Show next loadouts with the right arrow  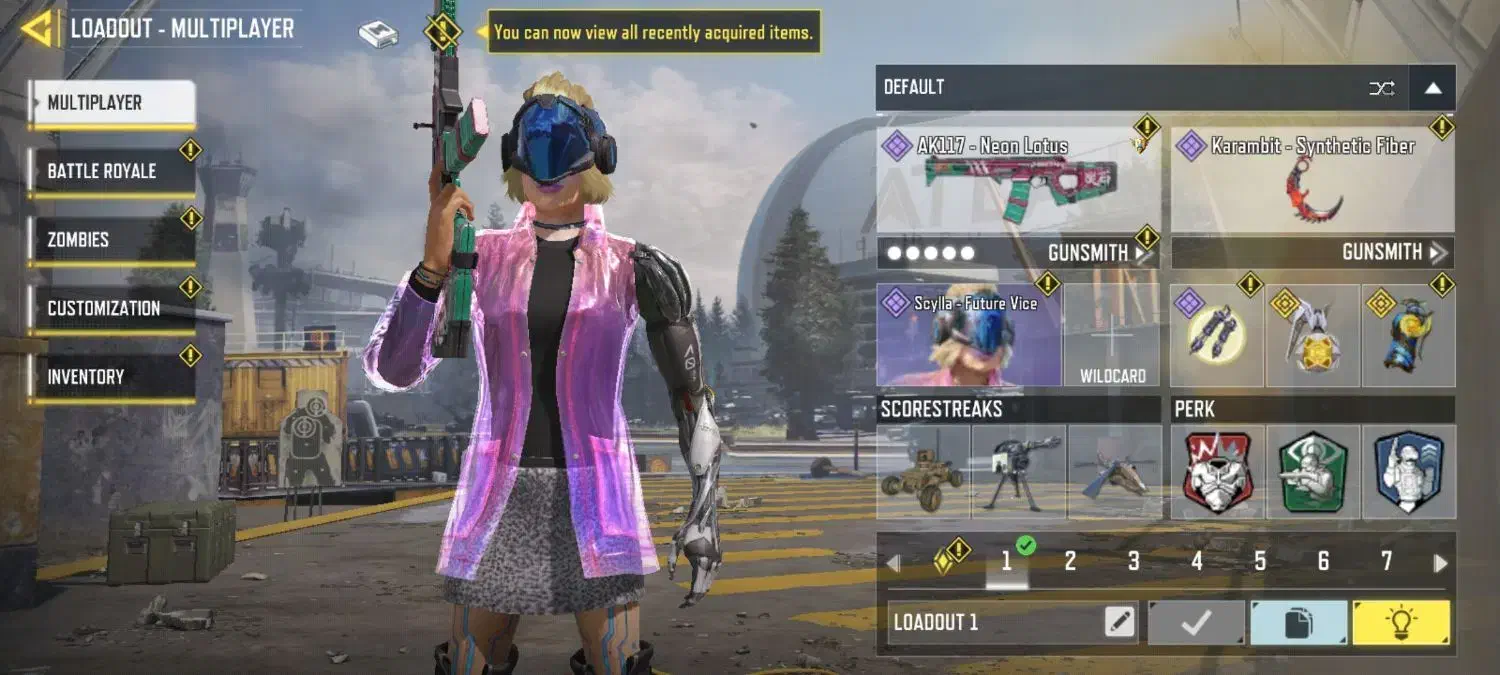tap(1440, 563)
